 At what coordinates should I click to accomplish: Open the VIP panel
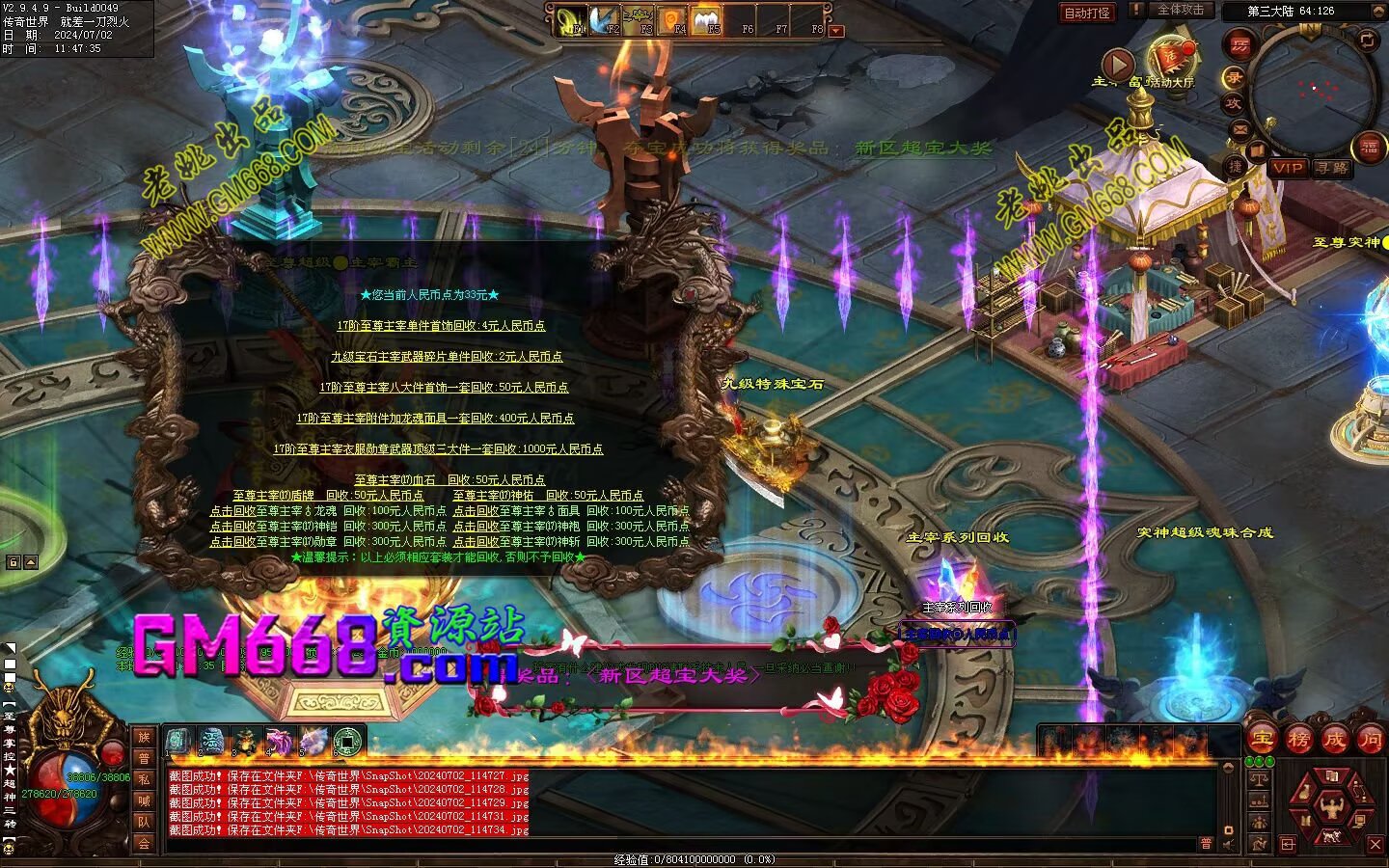pos(1287,168)
